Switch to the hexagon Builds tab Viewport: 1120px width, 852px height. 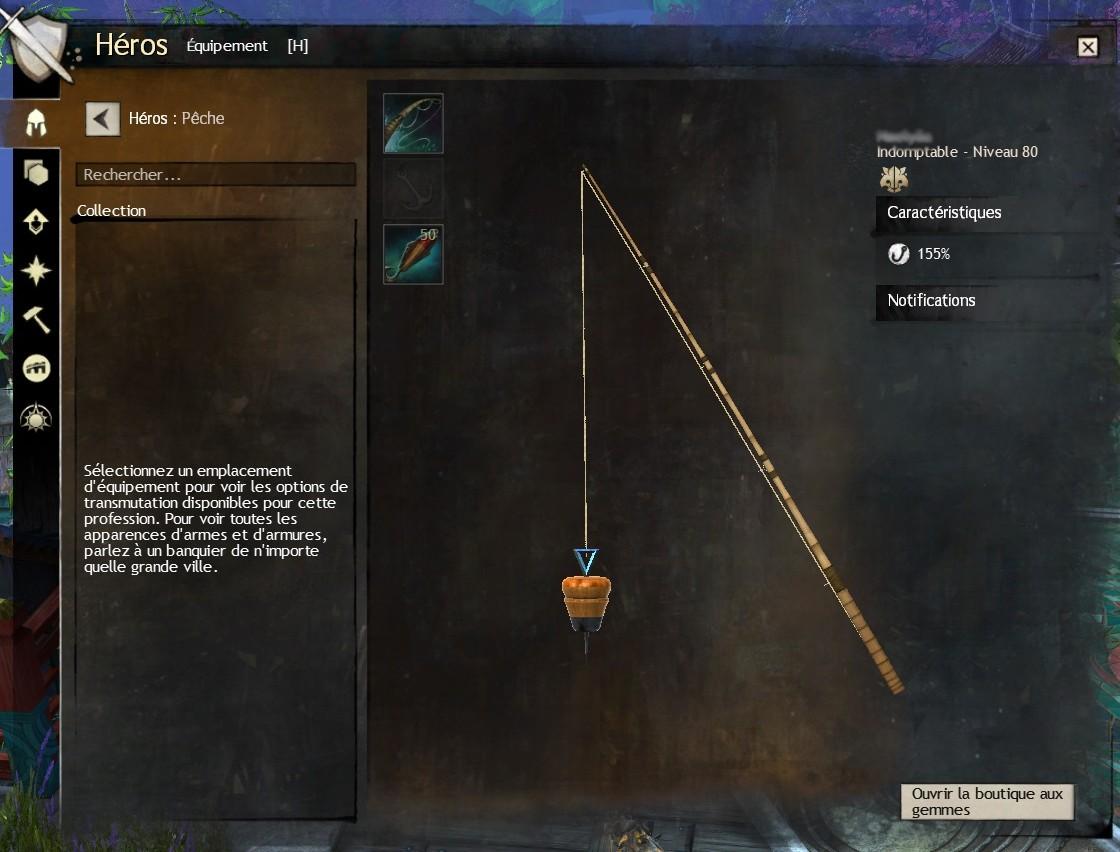tap(36, 174)
